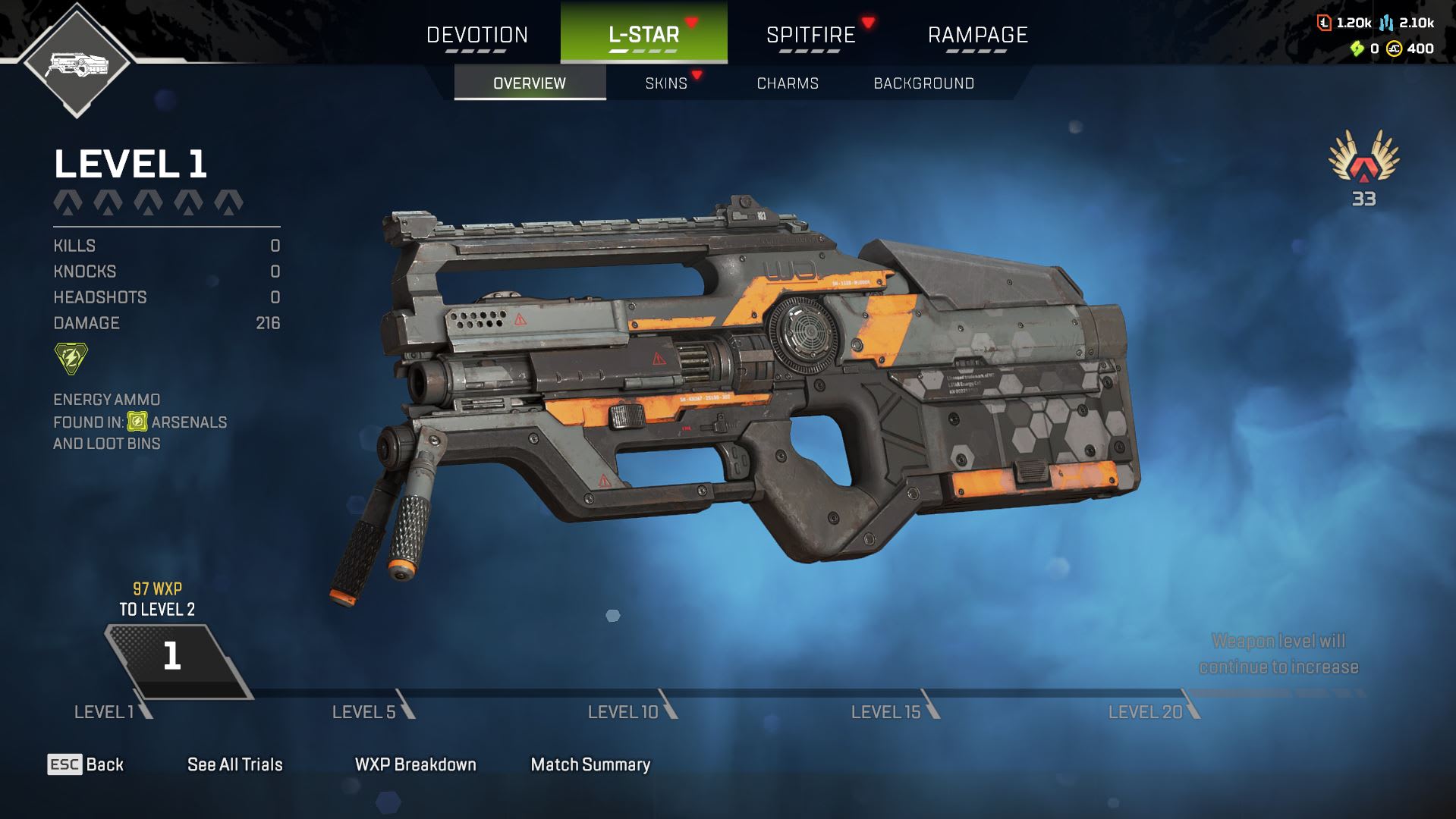Select the L-STAR weapon tab
This screenshot has height=819, width=1456.
[x=643, y=35]
